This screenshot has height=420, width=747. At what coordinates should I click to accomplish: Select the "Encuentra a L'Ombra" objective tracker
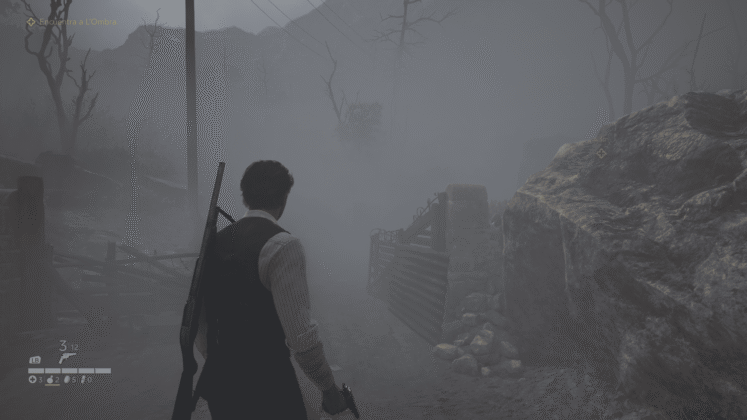(x=72, y=21)
